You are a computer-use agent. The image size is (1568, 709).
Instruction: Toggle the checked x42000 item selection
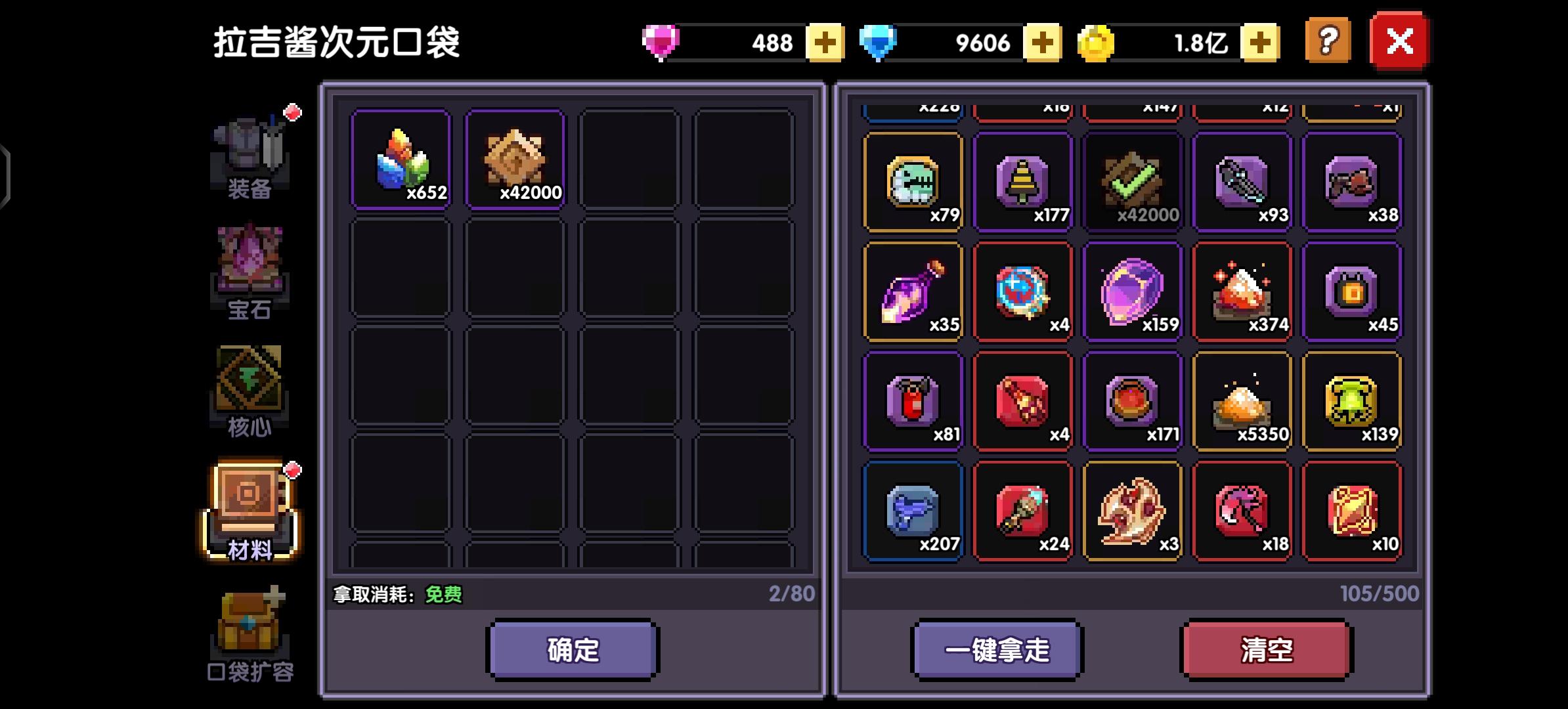tap(1133, 182)
